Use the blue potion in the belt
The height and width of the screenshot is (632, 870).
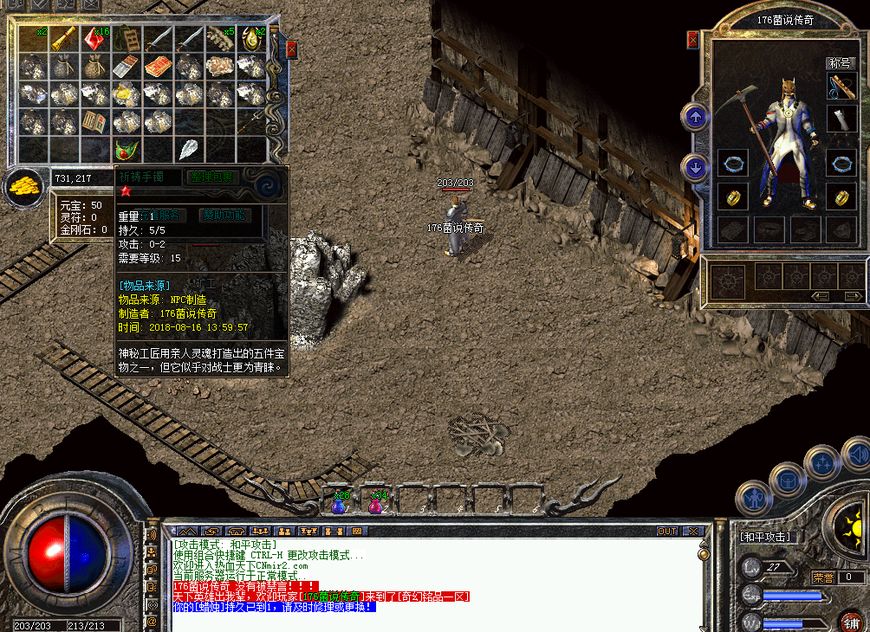click(340, 505)
